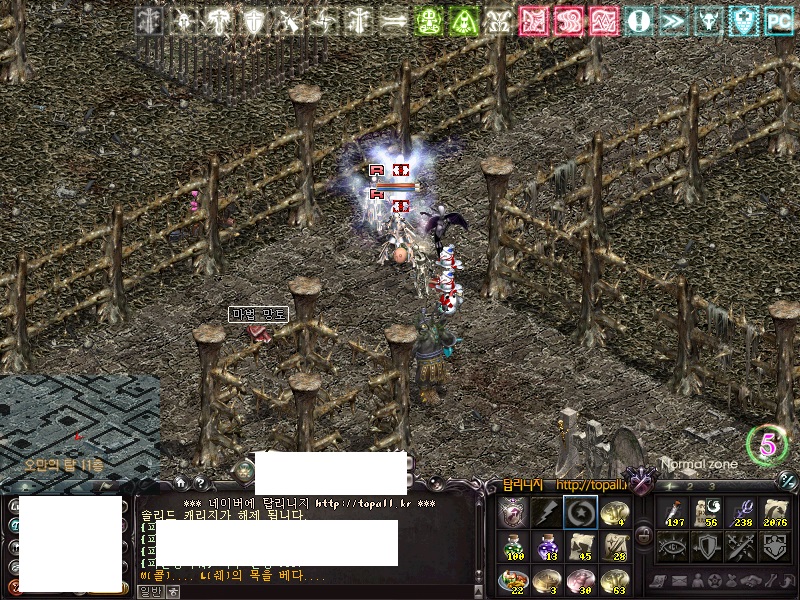Screen dimensions: 800x600
Task: Open the question mark help button
Action: (199, 483)
